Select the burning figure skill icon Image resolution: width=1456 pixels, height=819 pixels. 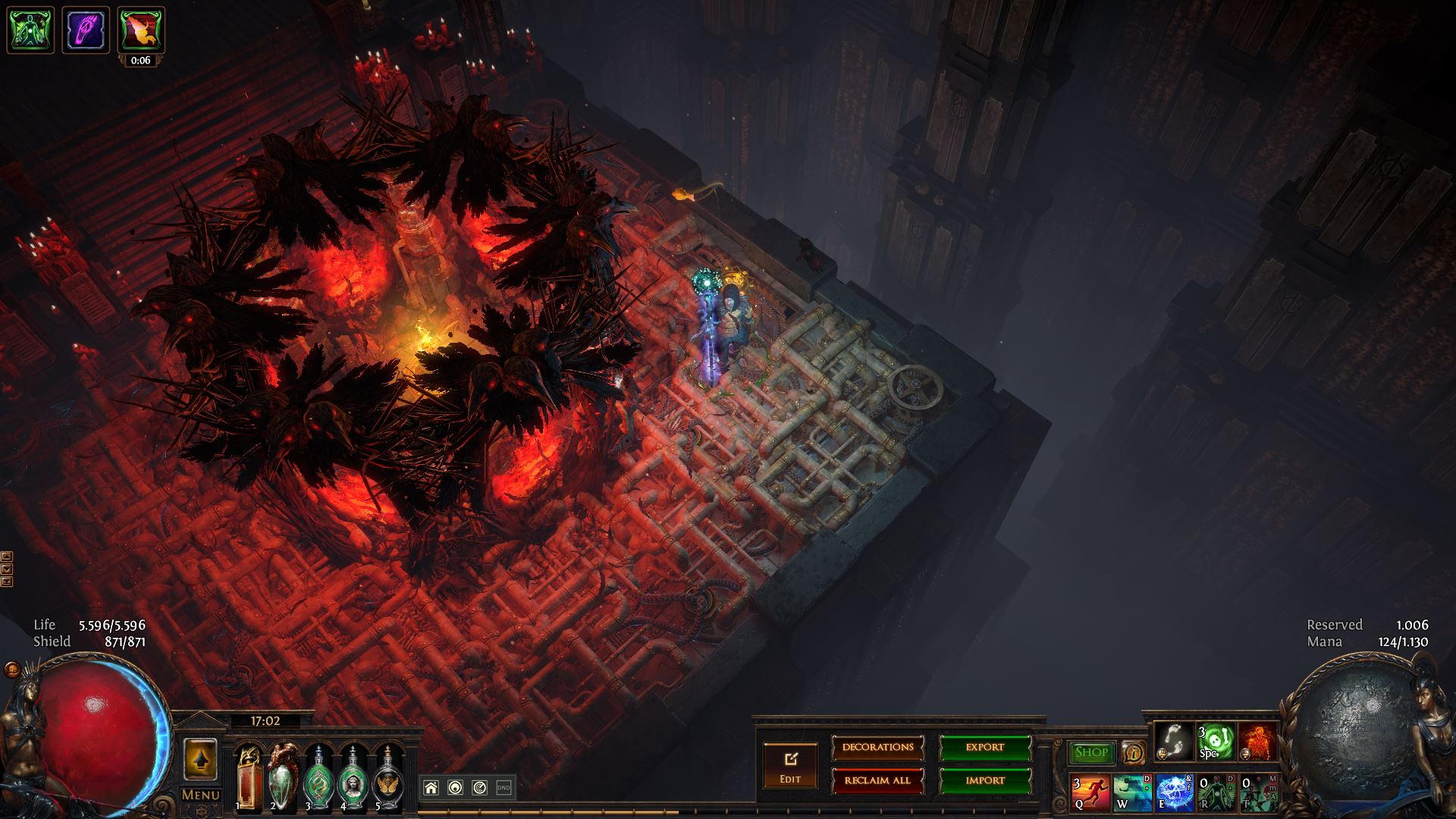[x=1258, y=740]
